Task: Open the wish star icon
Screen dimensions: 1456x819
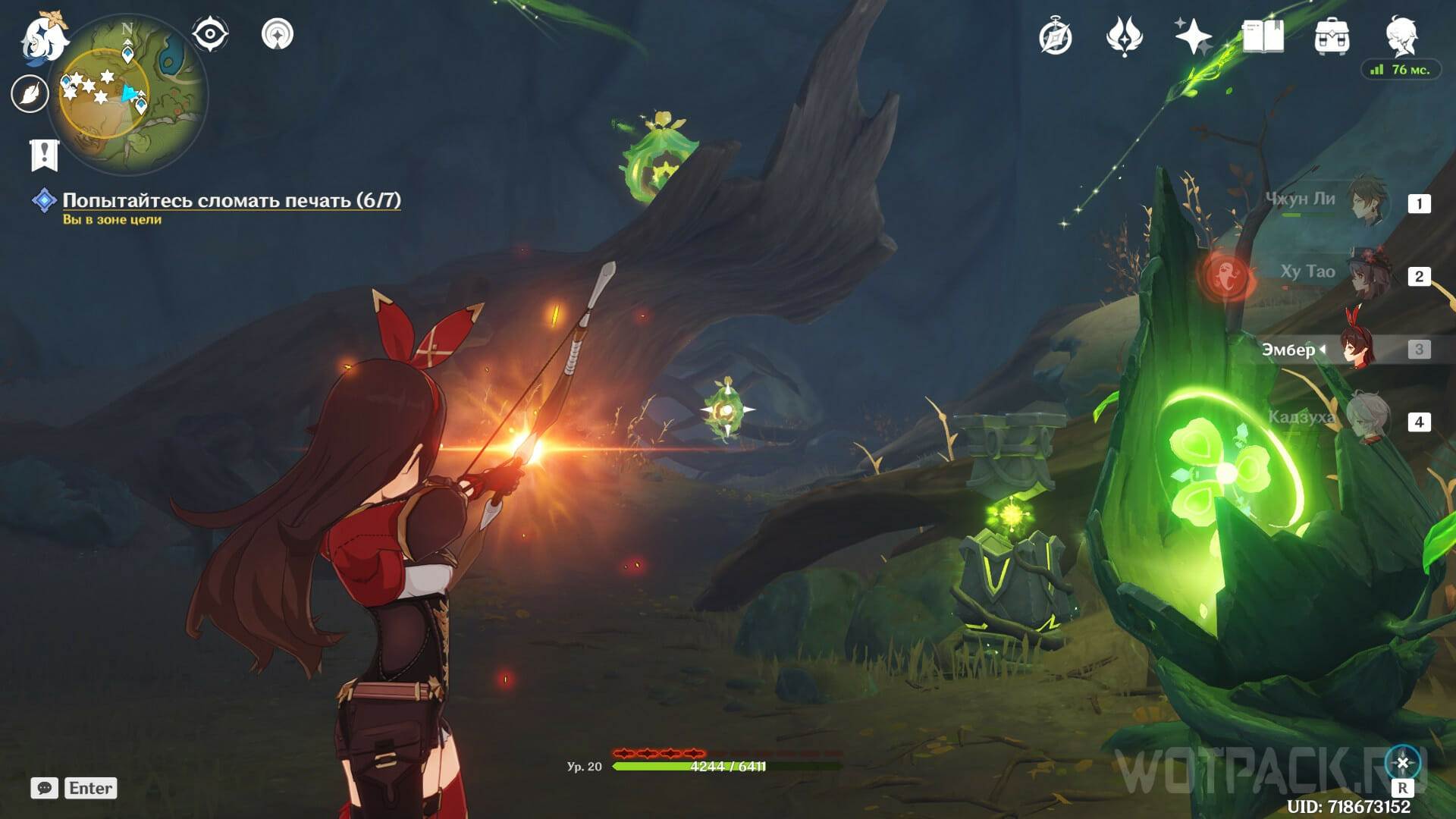Action: point(1193,36)
